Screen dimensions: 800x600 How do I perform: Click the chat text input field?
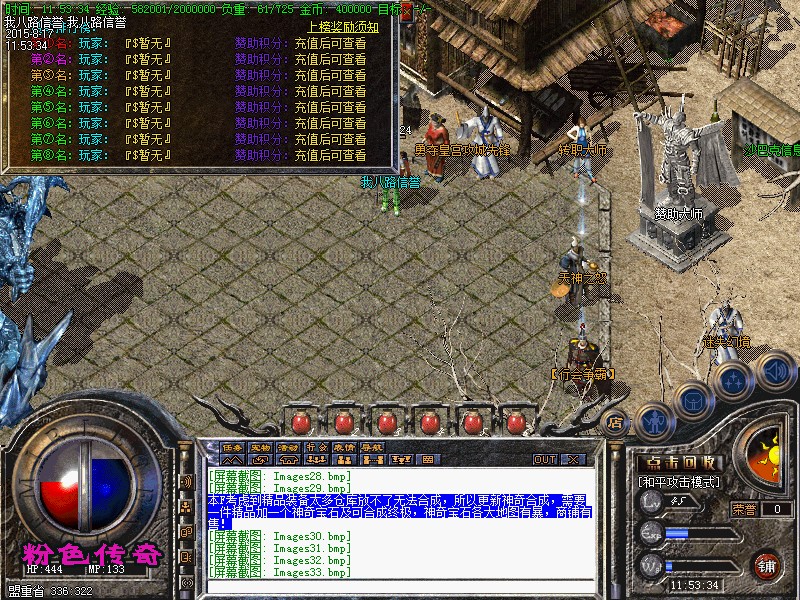[400, 588]
